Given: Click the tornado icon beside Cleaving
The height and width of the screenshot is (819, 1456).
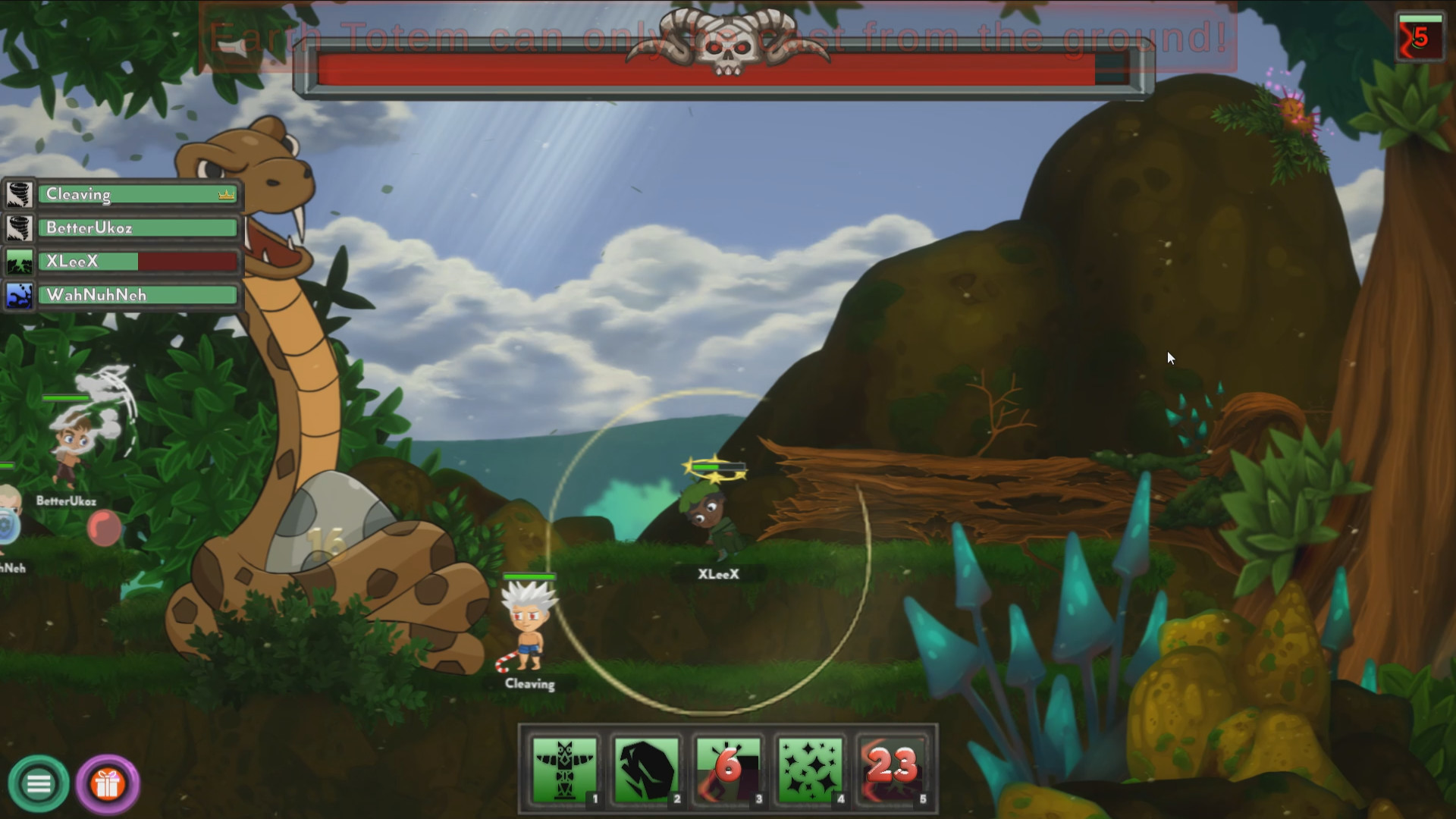Looking at the screenshot, I should click(19, 193).
